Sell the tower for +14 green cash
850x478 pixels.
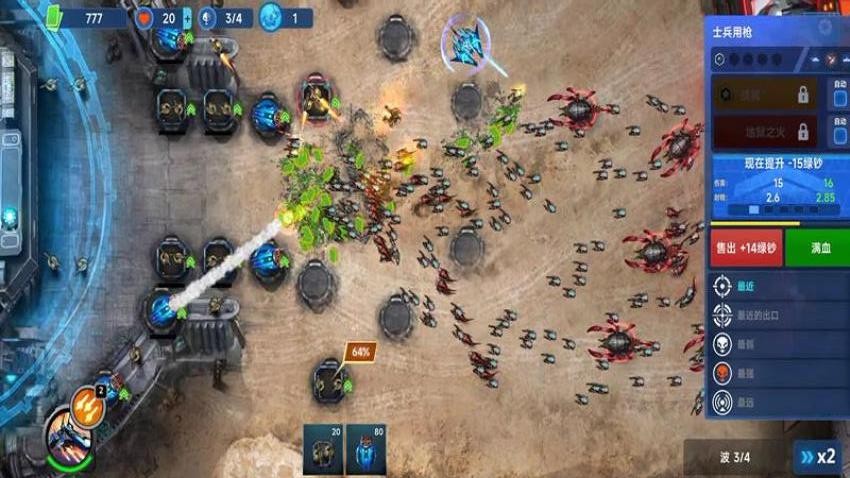click(x=746, y=247)
